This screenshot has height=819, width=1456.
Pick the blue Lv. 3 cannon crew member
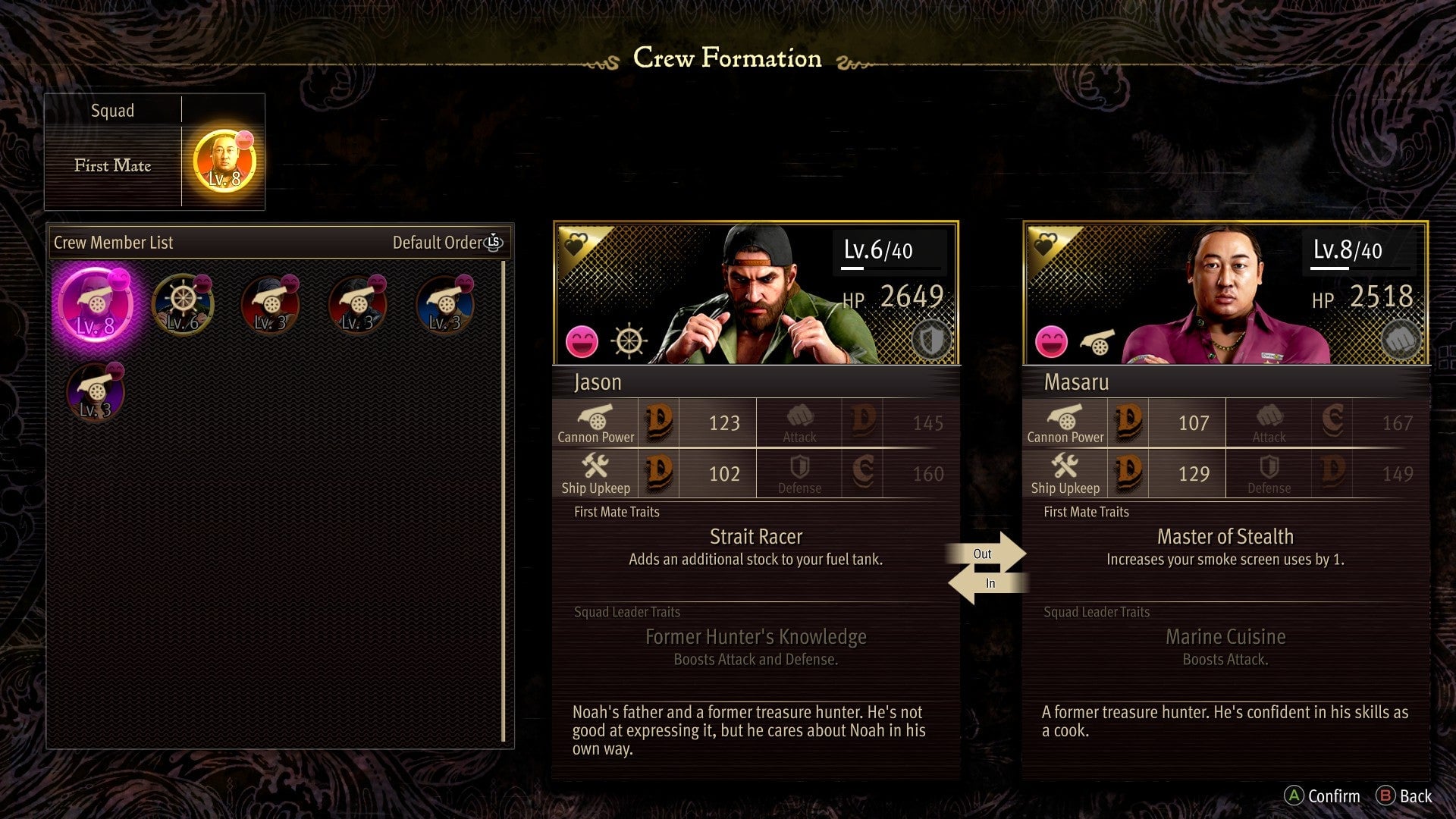coord(445,305)
